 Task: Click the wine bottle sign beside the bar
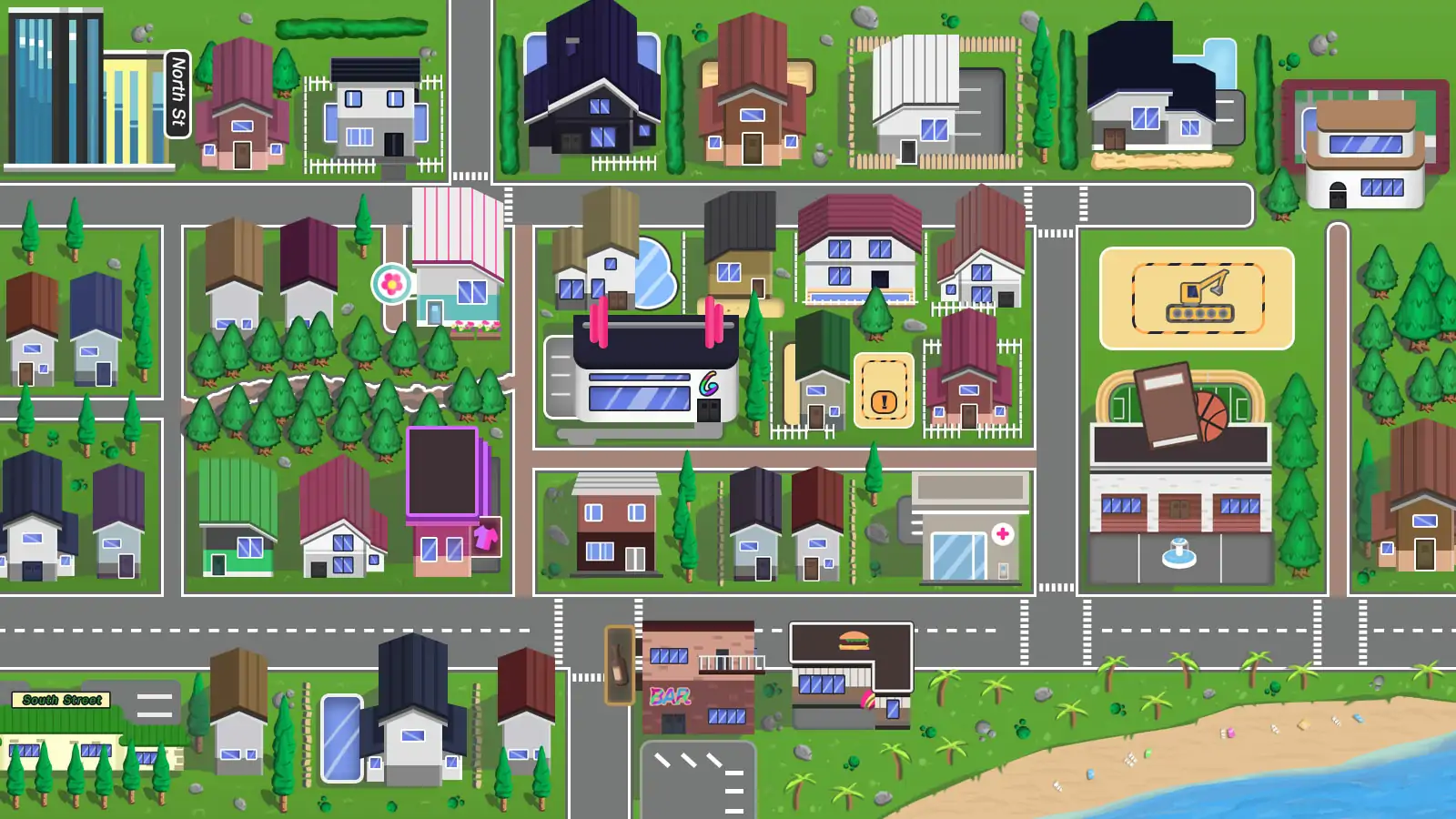point(620,665)
